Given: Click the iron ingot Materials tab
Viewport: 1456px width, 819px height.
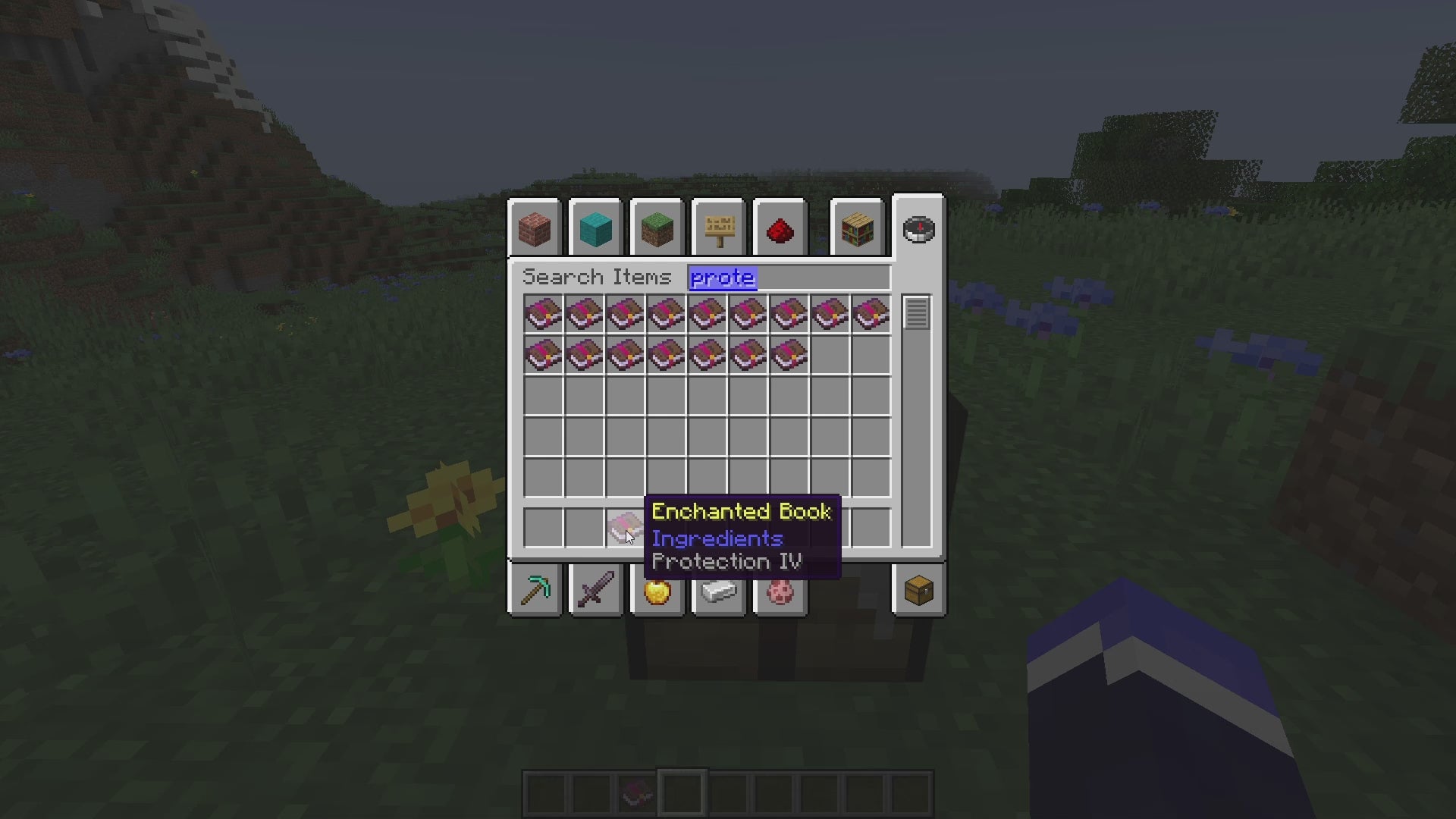Looking at the screenshot, I should [719, 591].
